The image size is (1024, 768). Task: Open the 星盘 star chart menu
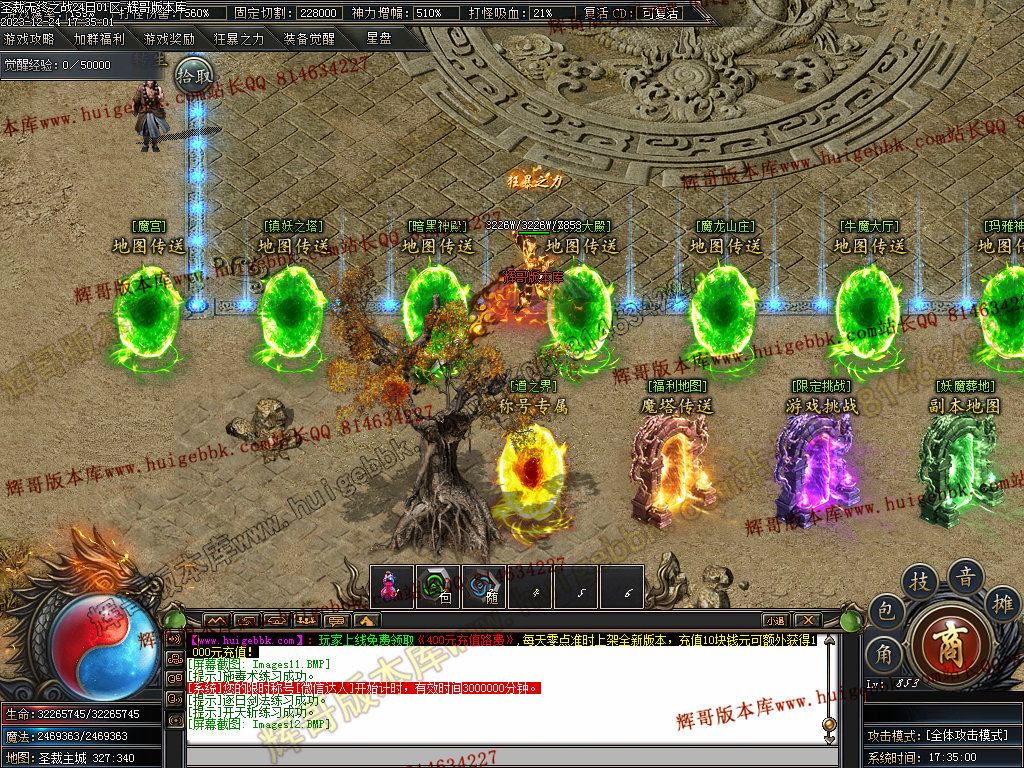coord(379,39)
